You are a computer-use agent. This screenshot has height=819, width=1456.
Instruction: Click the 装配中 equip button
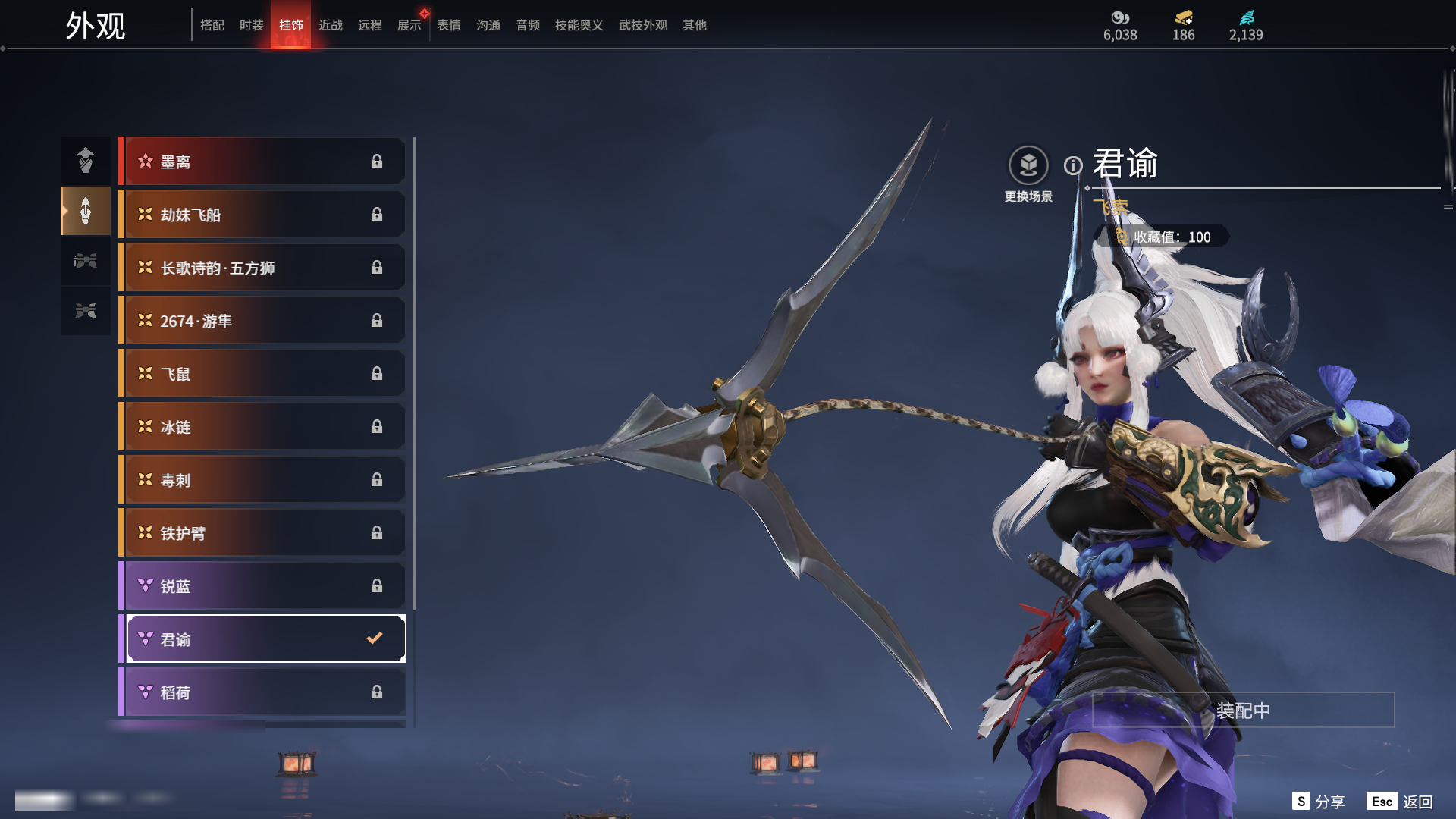(1243, 711)
